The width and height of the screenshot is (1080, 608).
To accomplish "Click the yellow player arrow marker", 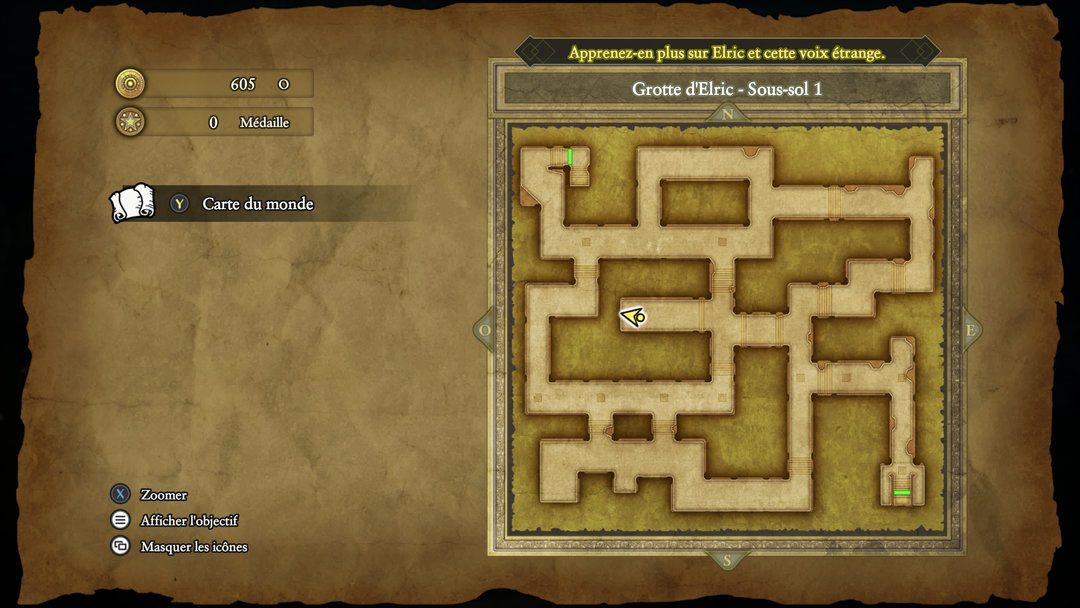I will [633, 317].
